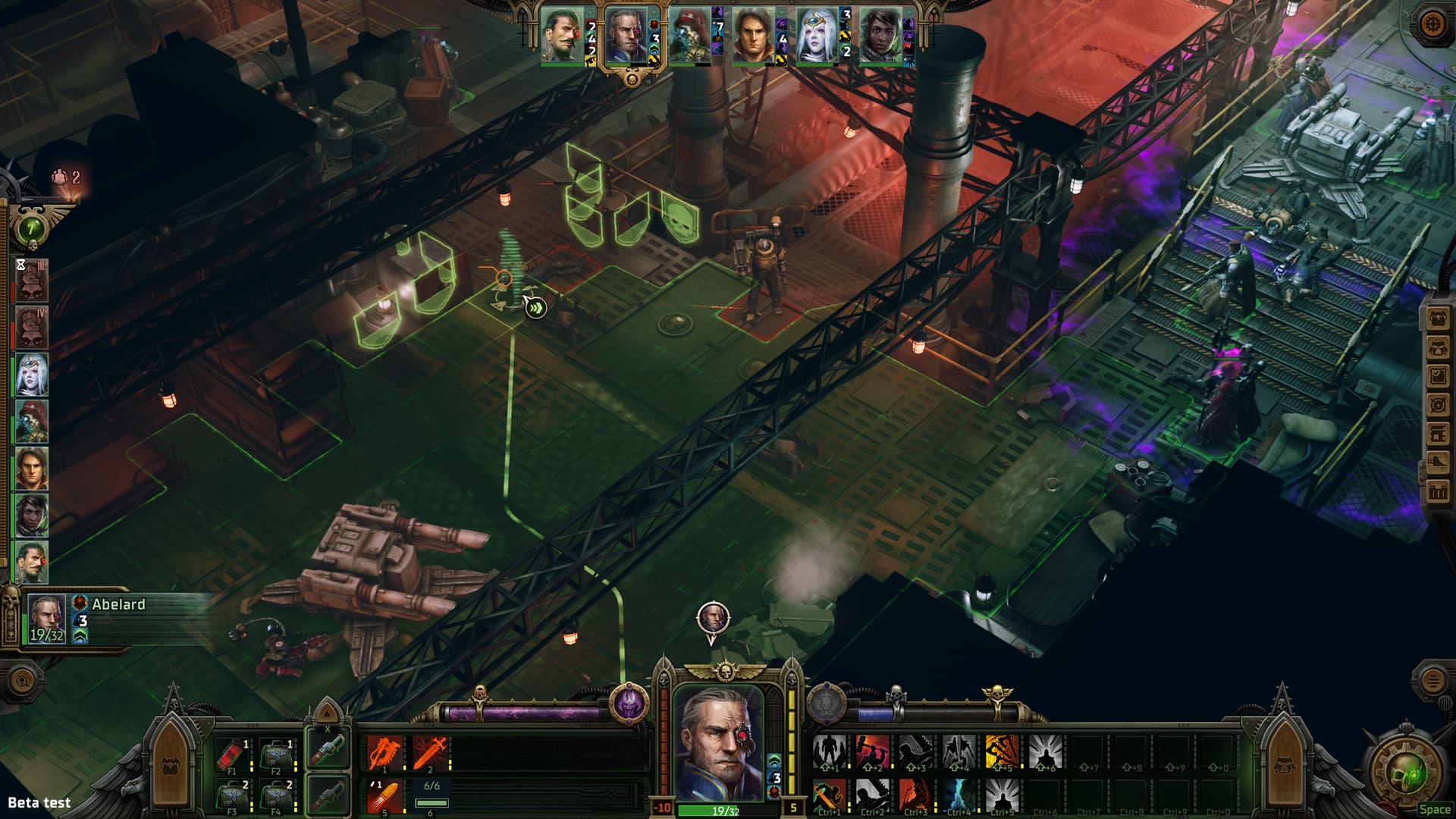1456x819 pixels.
Task: Use the red grenade item in F1 slot
Action: pos(231,754)
